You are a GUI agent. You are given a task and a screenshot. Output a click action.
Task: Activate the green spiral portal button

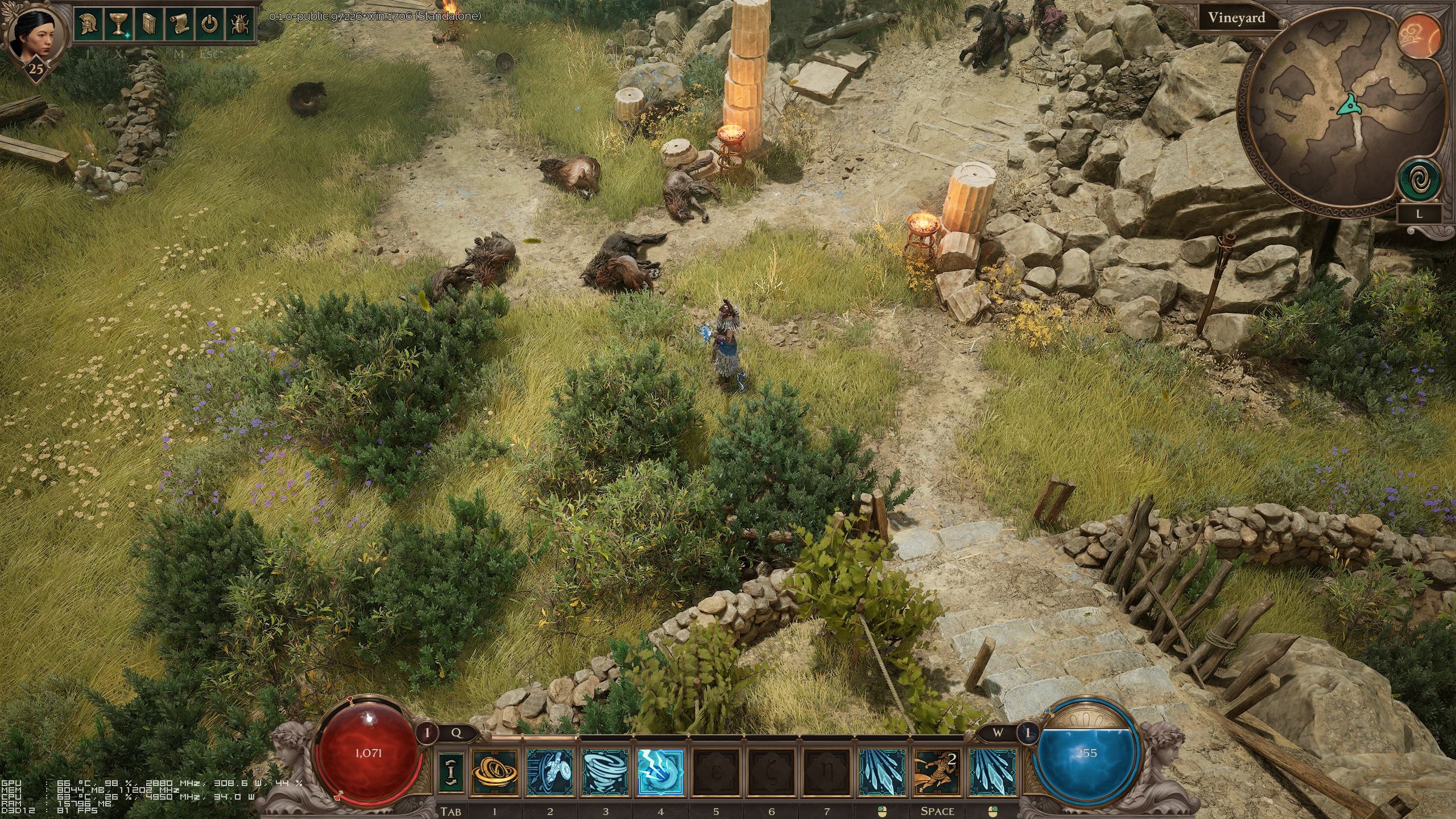tap(1420, 182)
